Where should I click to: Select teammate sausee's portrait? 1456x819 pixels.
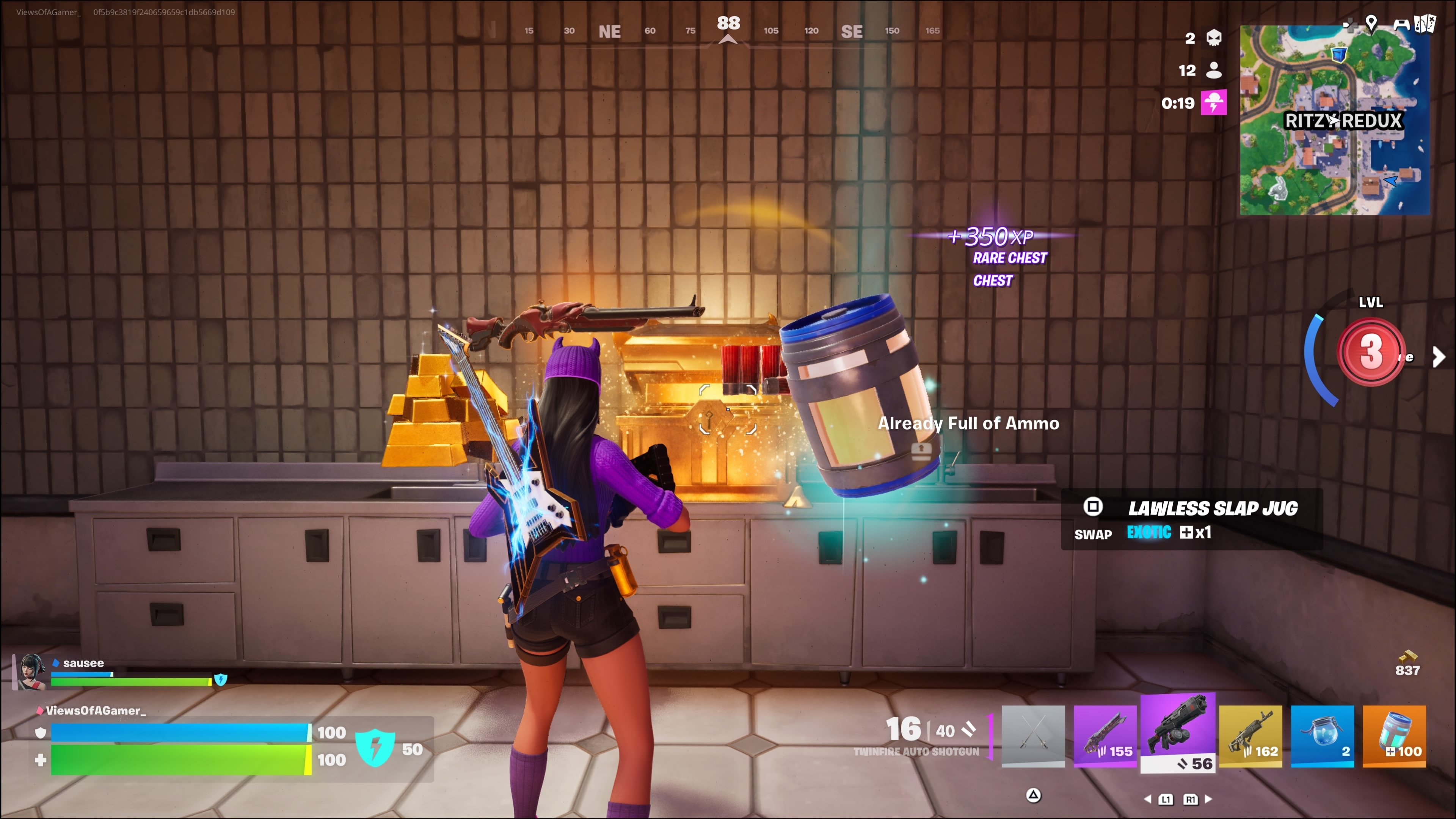pyautogui.click(x=31, y=672)
